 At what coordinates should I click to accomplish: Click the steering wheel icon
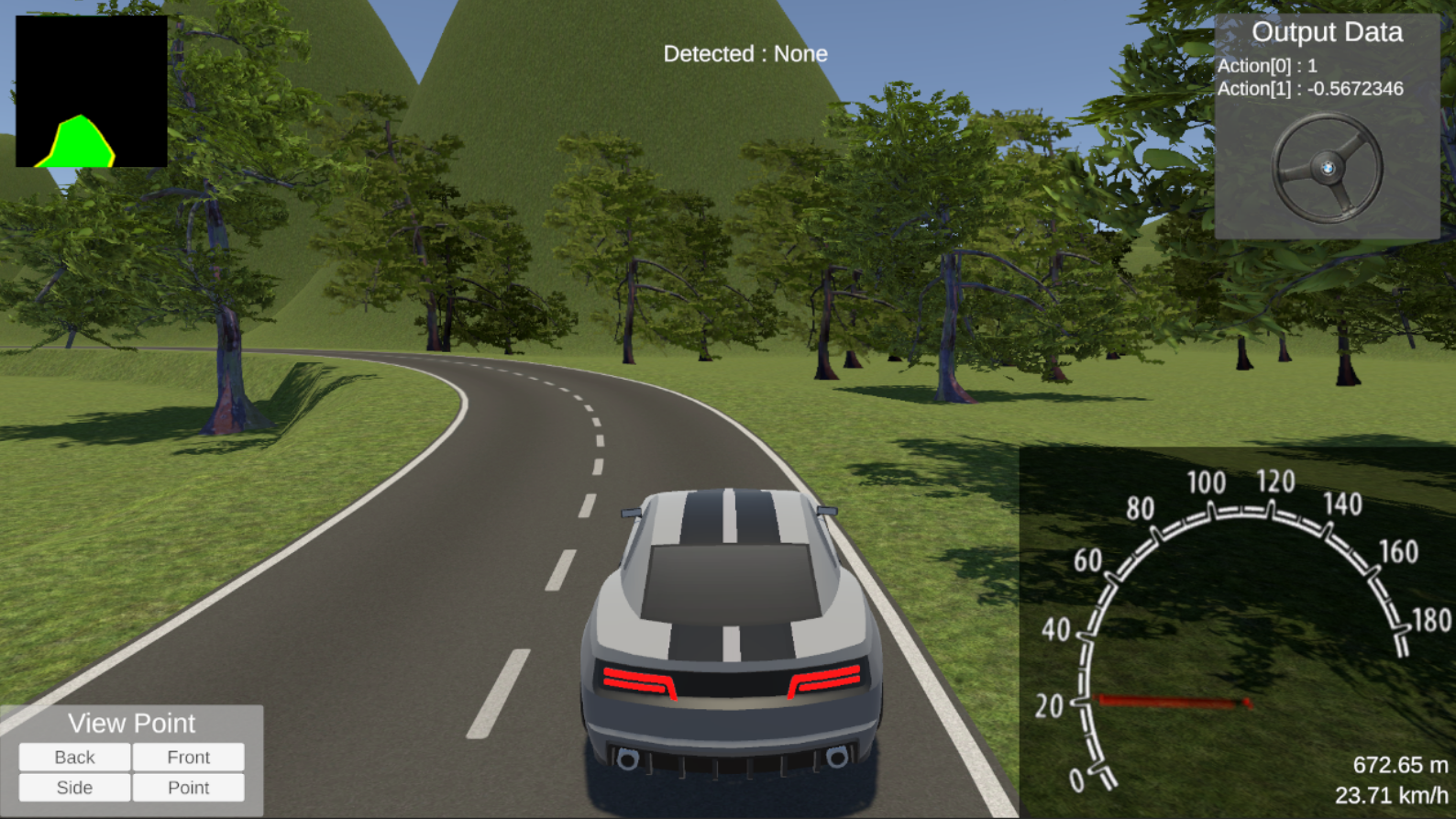pyautogui.click(x=1327, y=168)
